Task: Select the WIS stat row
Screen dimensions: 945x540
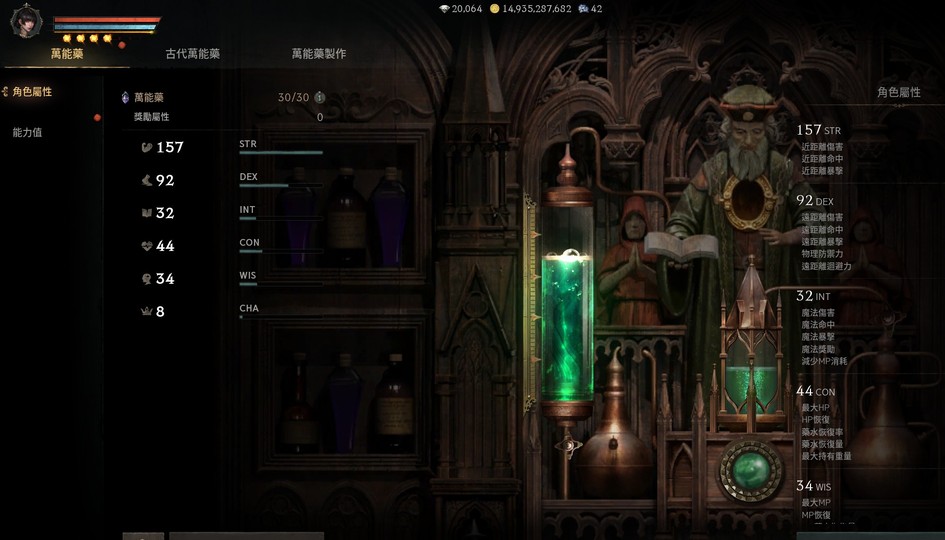Action: pos(230,279)
